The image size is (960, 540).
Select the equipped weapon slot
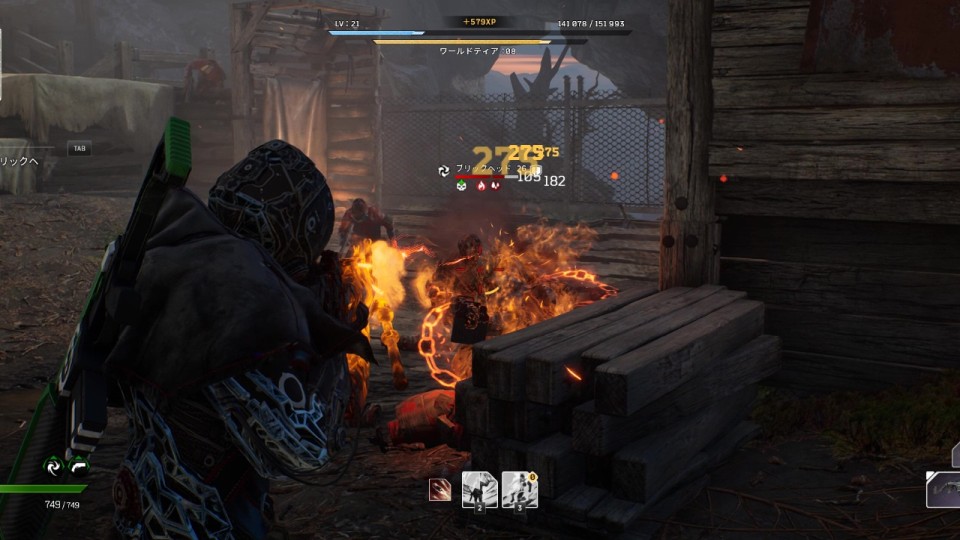point(944,490)
